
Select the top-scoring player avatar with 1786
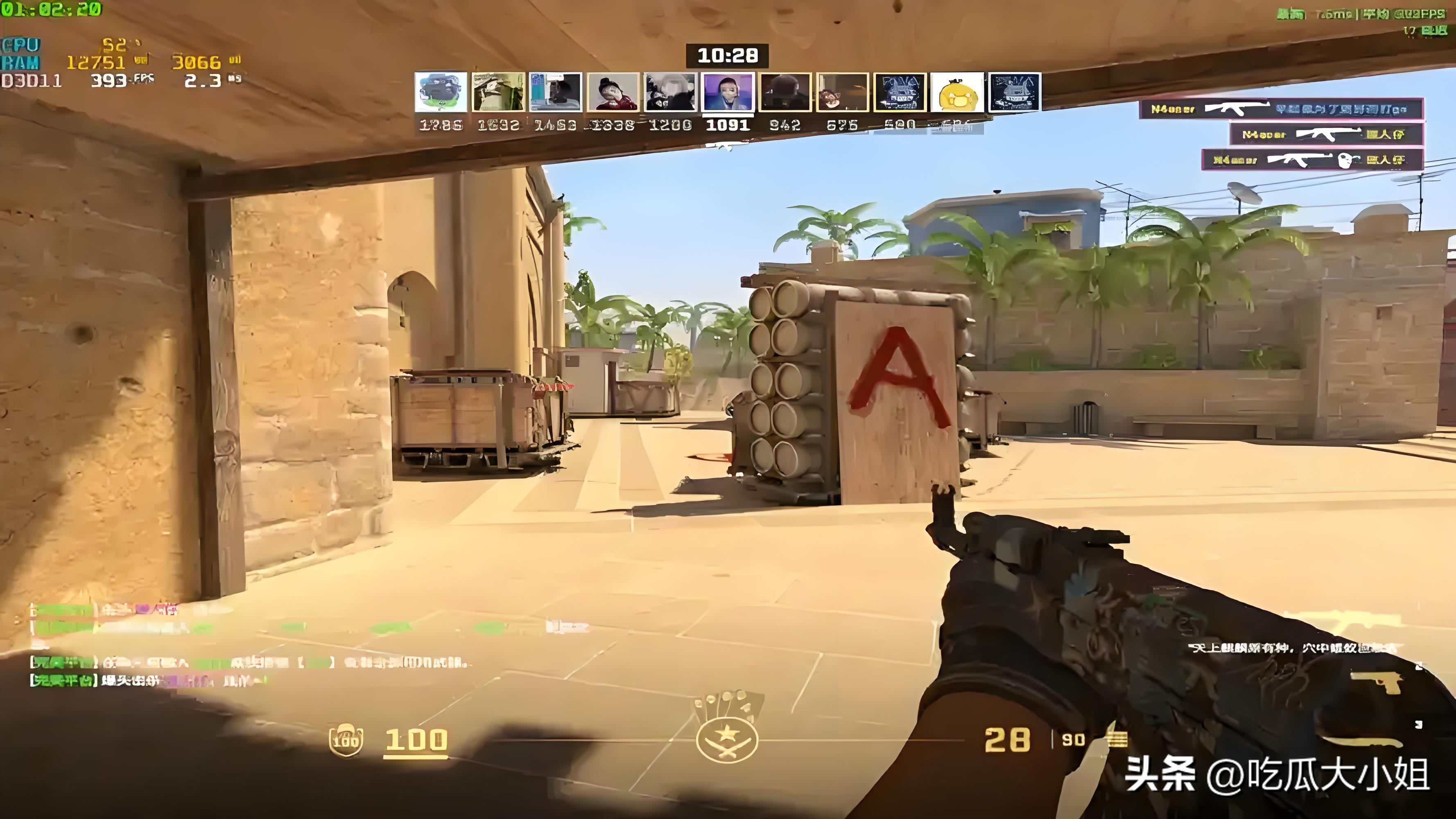(x=441, y=92)
